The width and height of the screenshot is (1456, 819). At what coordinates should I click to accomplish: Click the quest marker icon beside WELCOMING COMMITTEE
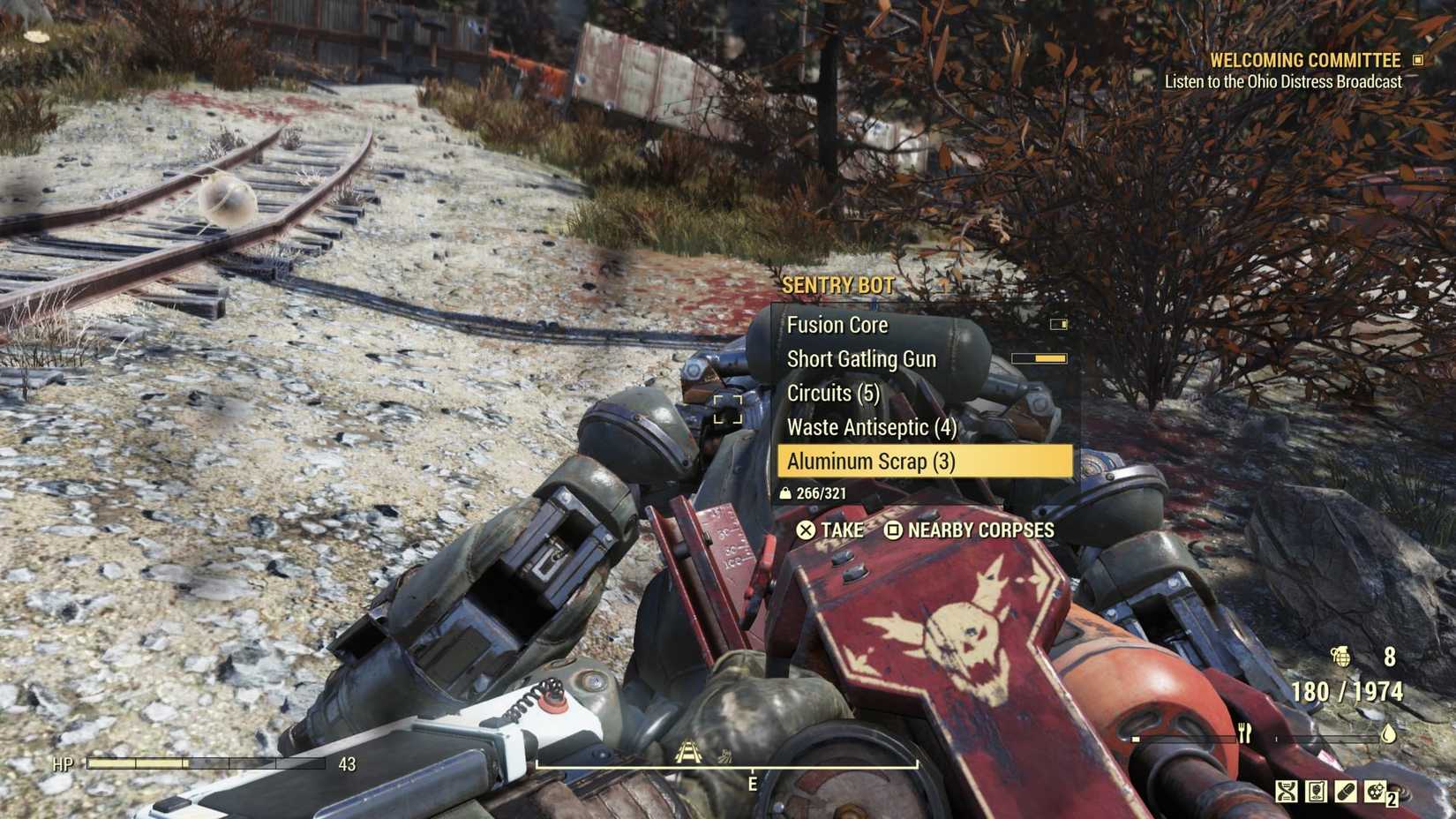1417,60
